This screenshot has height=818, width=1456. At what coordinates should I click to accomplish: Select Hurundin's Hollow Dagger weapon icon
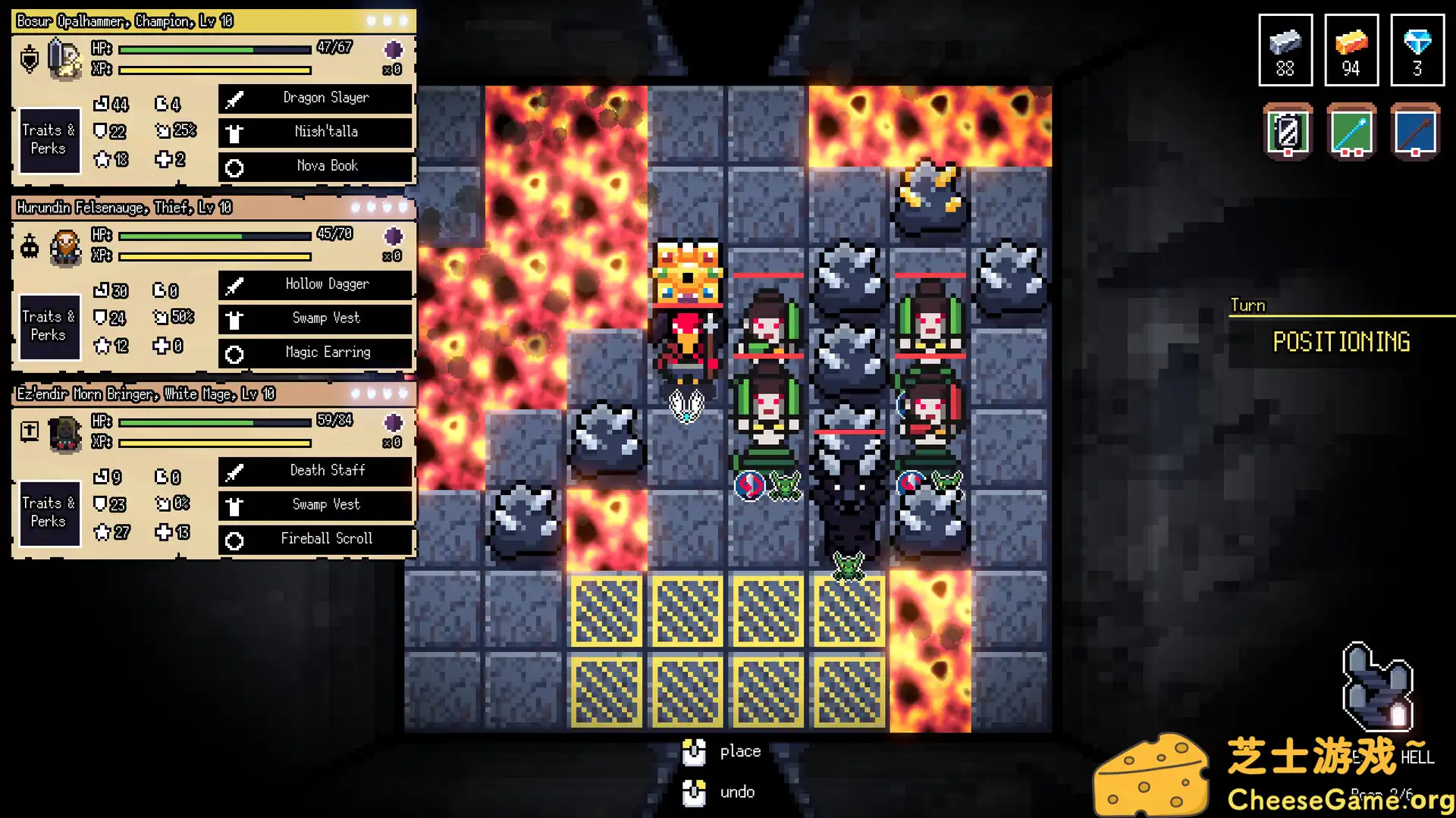[315, 284]
